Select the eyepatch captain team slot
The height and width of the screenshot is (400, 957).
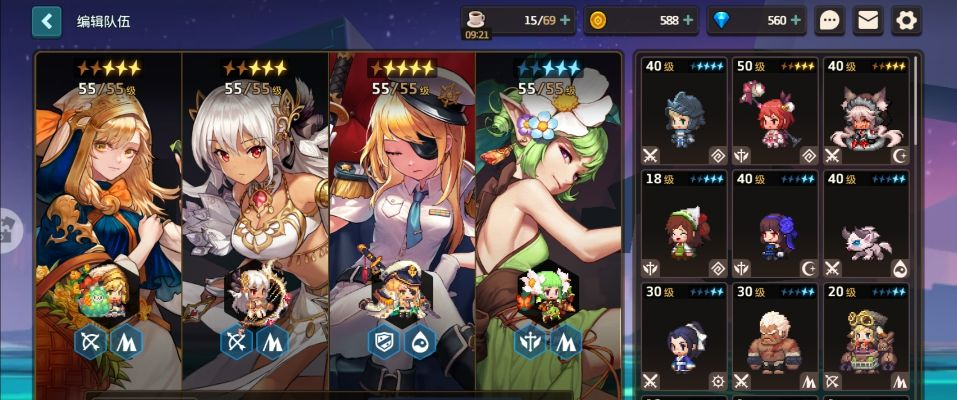tap(402, 220)
